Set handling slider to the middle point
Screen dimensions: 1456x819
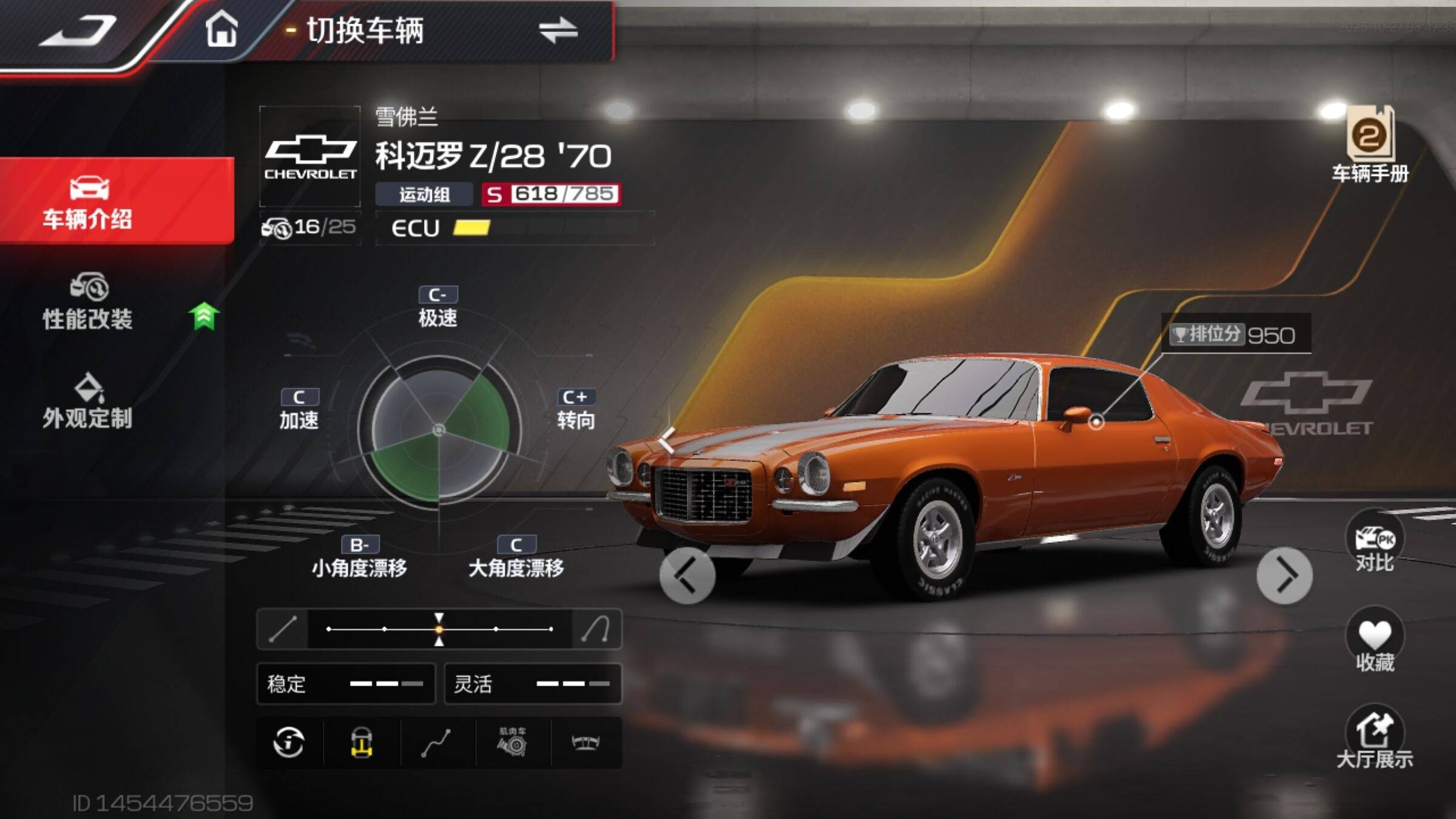pos(439,629)
